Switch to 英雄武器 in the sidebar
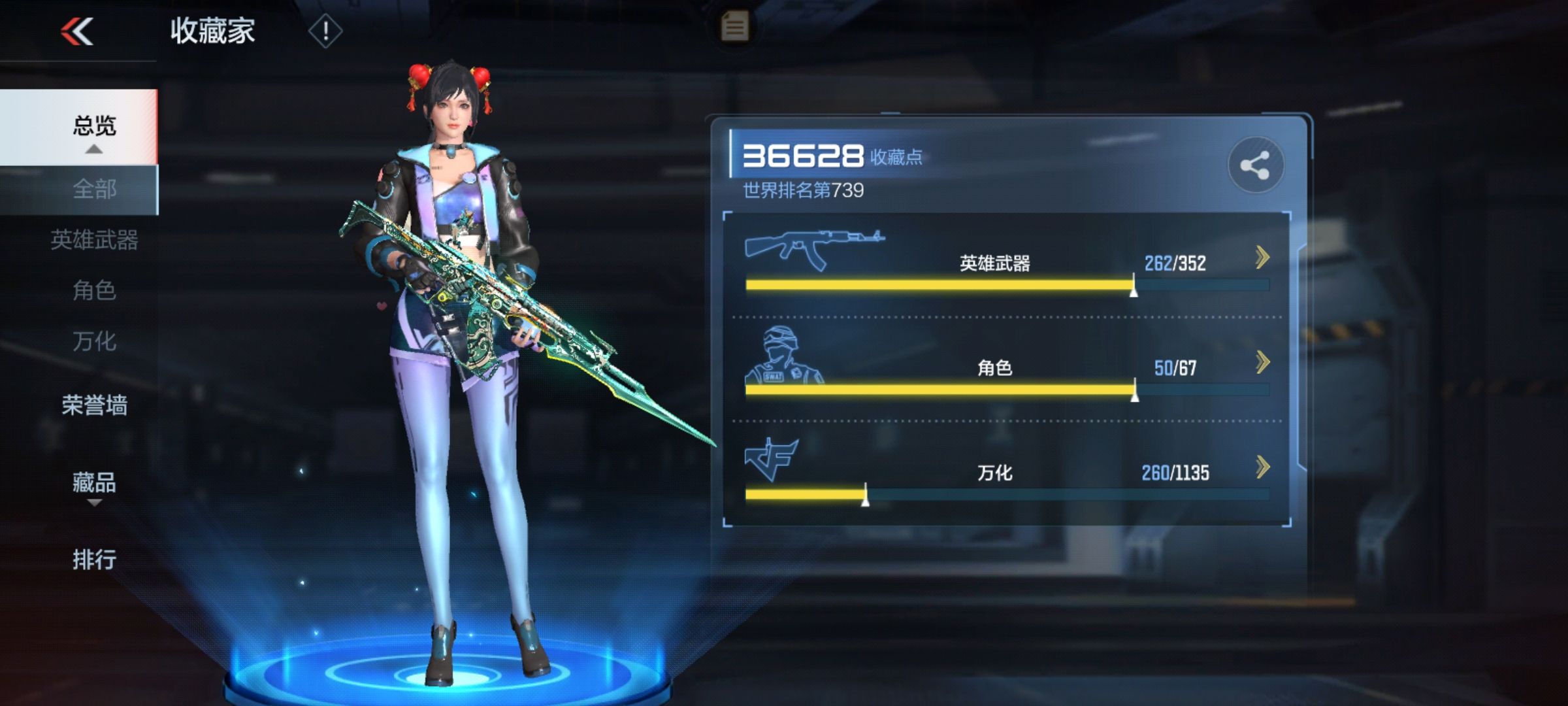Screen dimensions: 1568x706 pyautogui.click(x=94, y=240)
